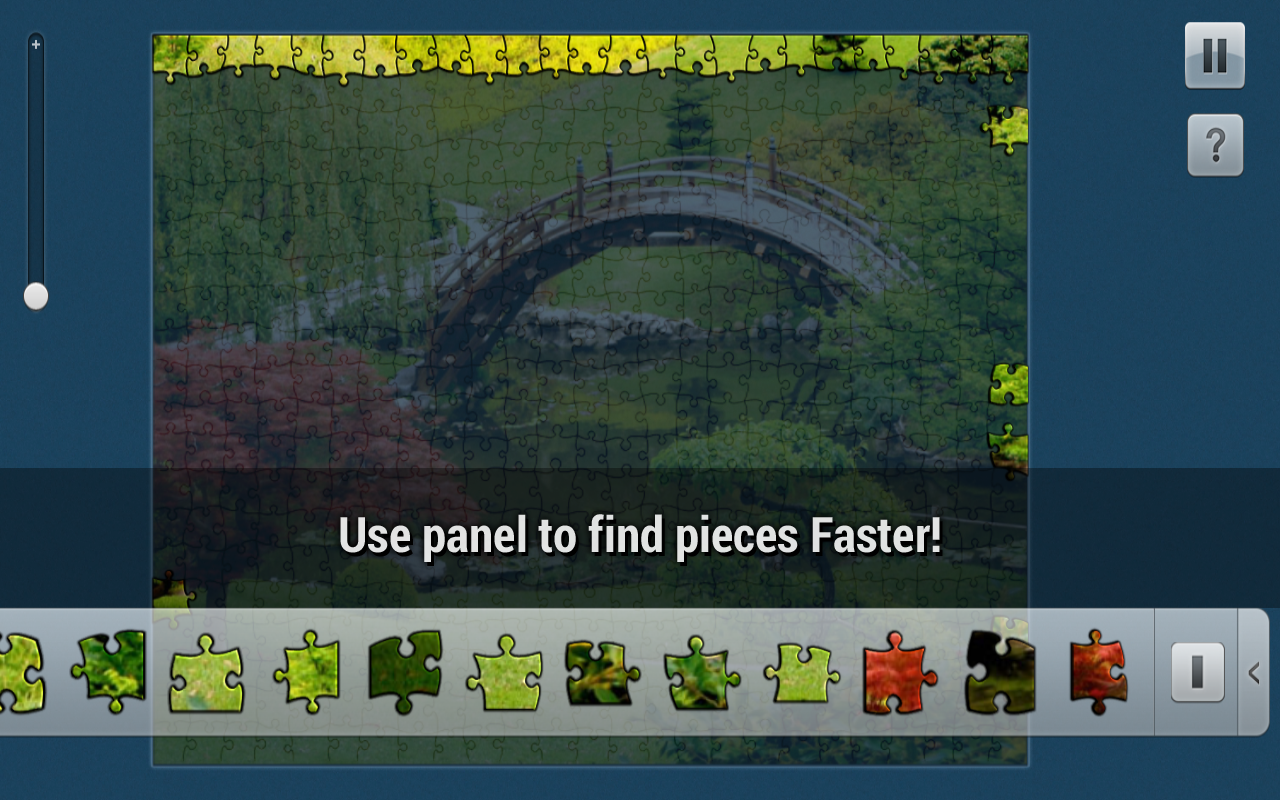Click the zoom slider handle
Viewport: 1280px width, 800px height.
[x=34, y=295]
